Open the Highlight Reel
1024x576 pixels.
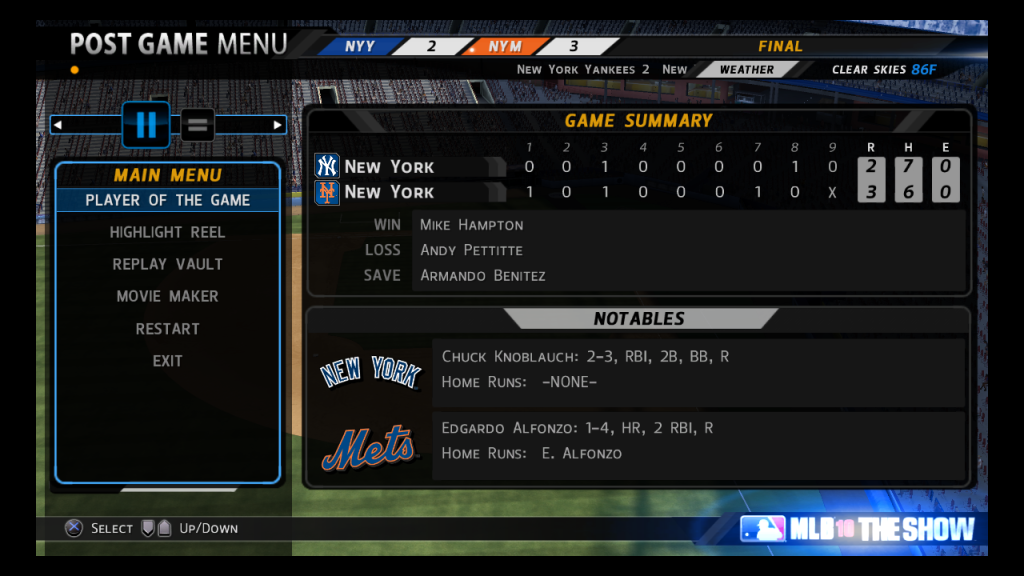[168, 232]
